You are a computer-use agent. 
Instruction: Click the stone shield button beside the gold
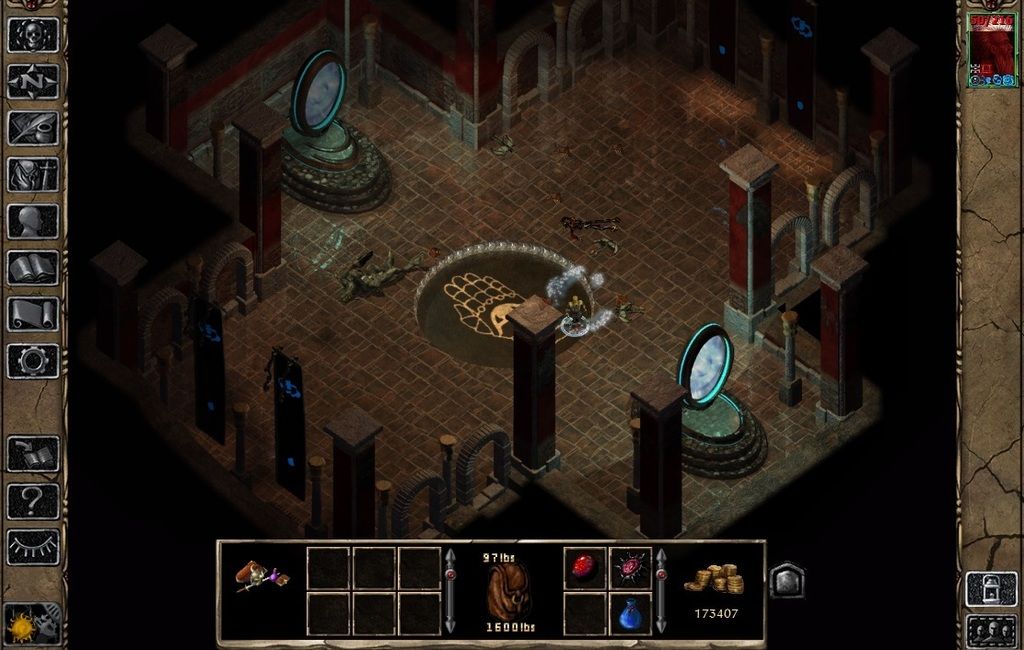[787, 580]
